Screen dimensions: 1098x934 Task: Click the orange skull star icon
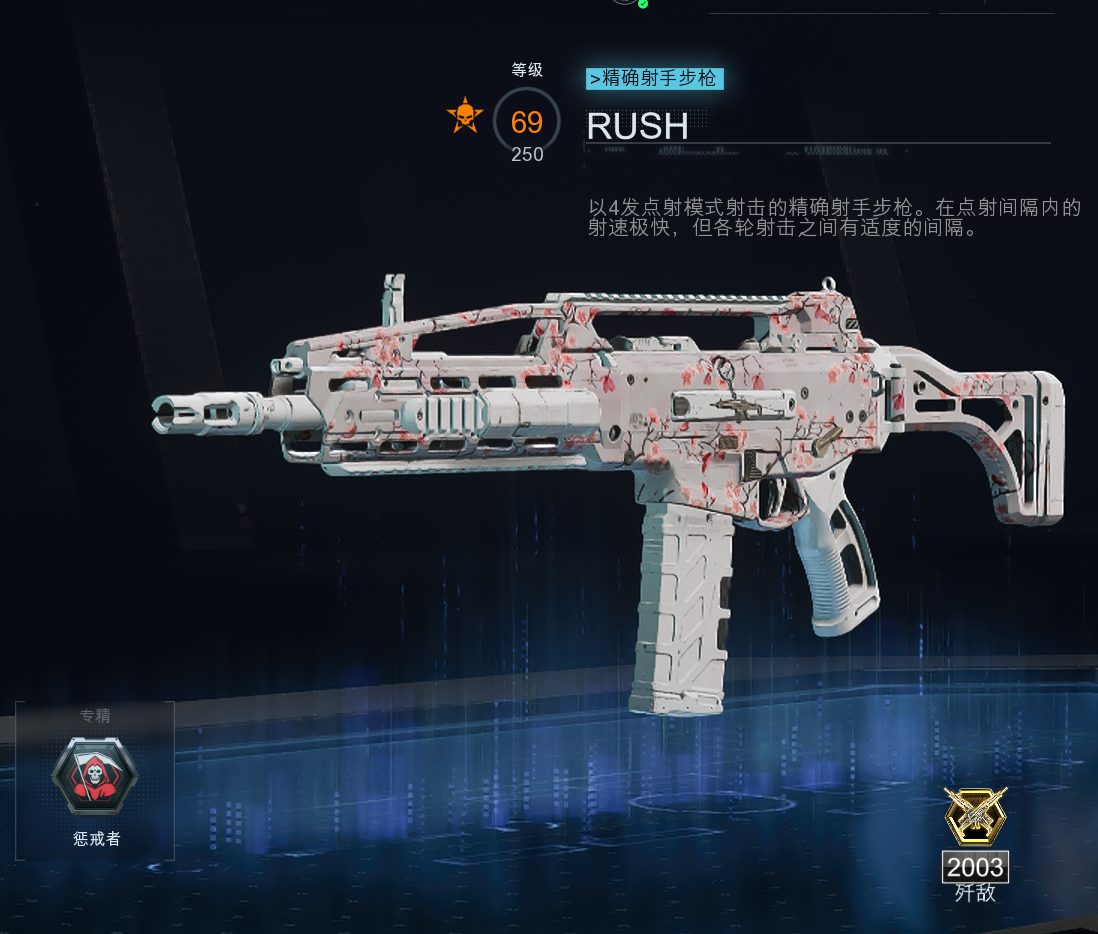pyautogui.click(x=465, y=117)
